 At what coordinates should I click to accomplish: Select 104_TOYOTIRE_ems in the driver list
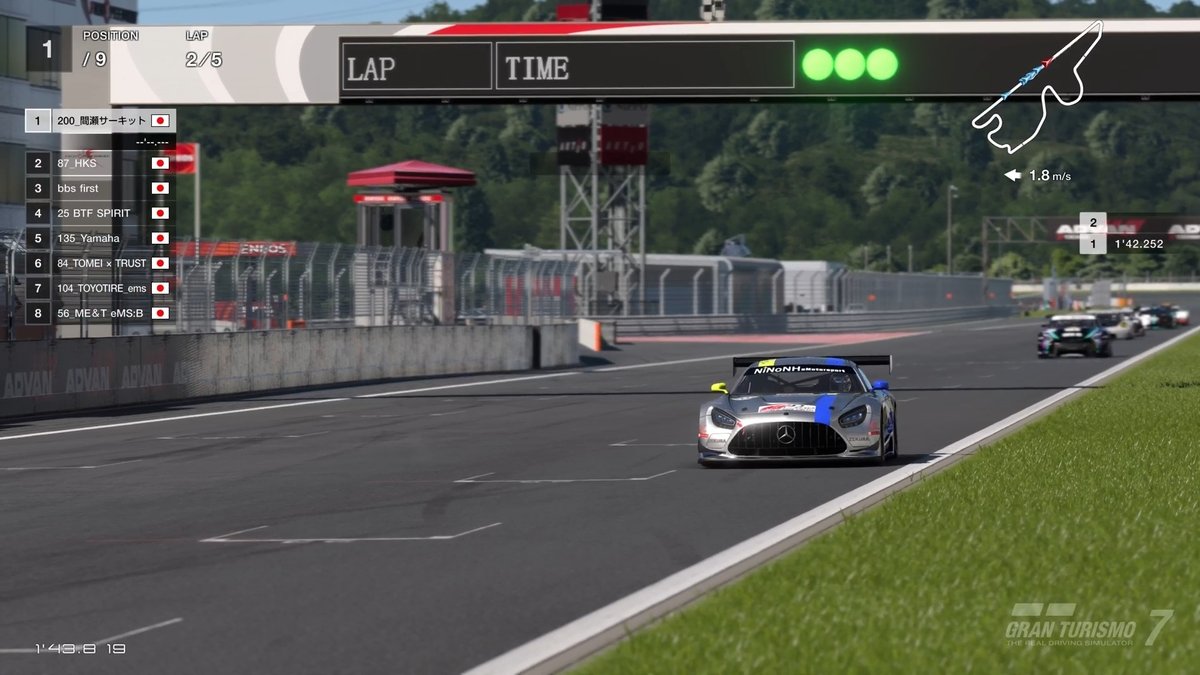pyautogui.click(x=100, y=288)
